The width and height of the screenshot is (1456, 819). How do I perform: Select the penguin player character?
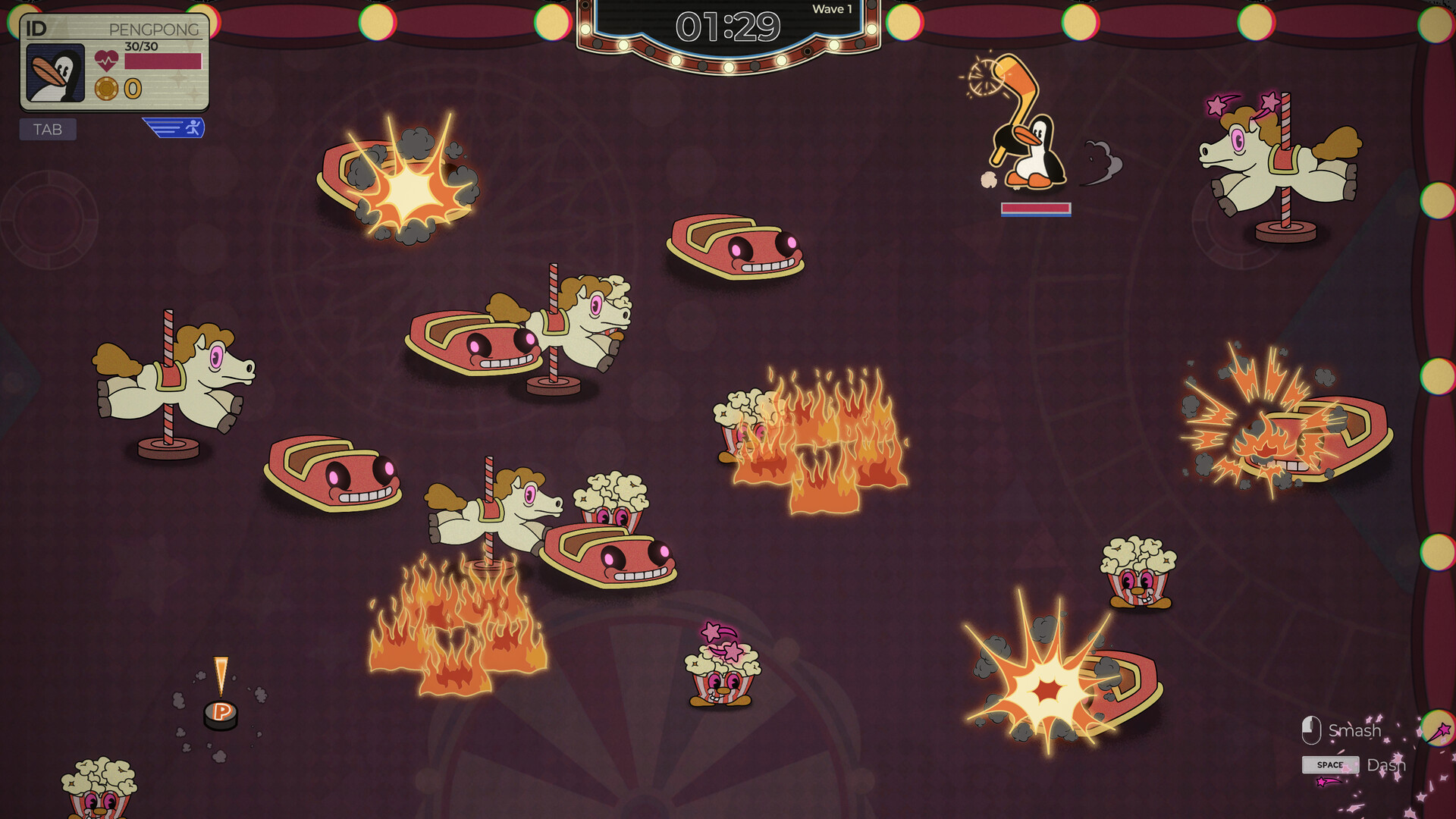click(1035, 152)
